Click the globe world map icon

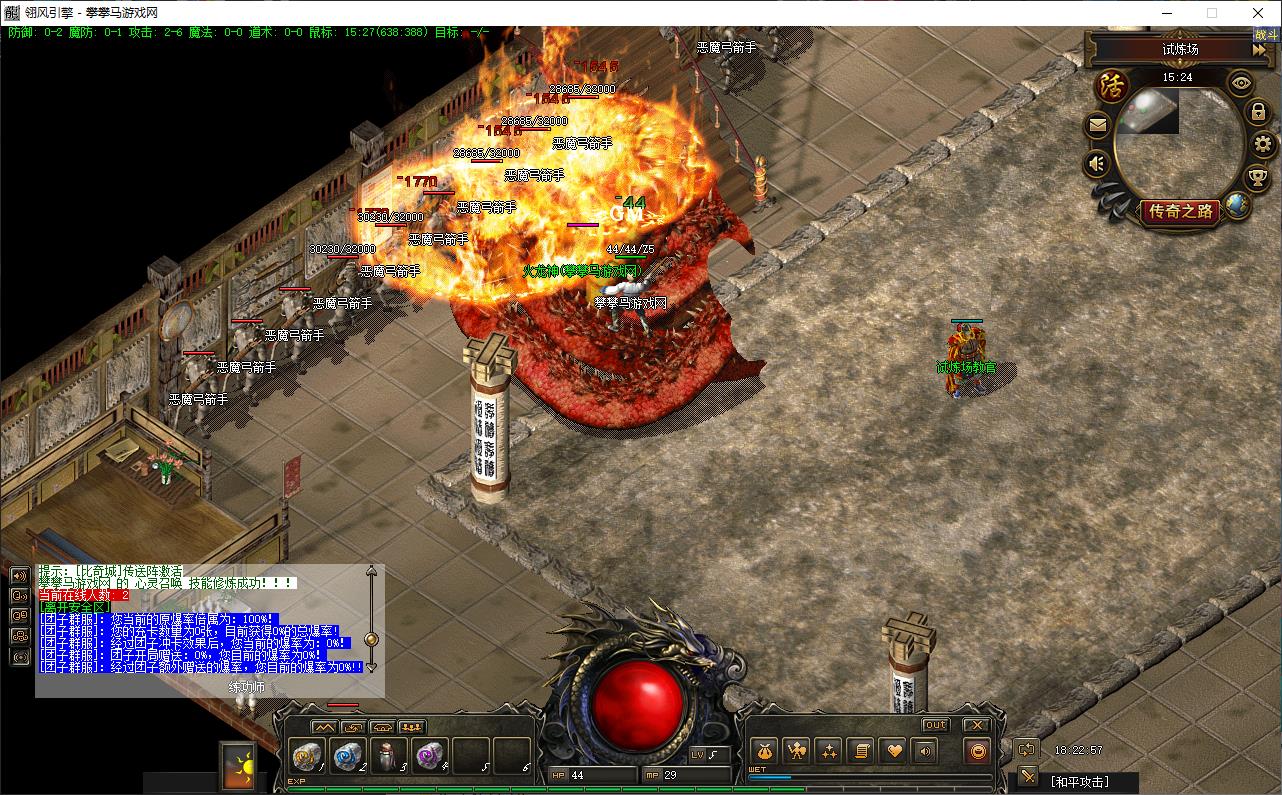point(1237,206)
